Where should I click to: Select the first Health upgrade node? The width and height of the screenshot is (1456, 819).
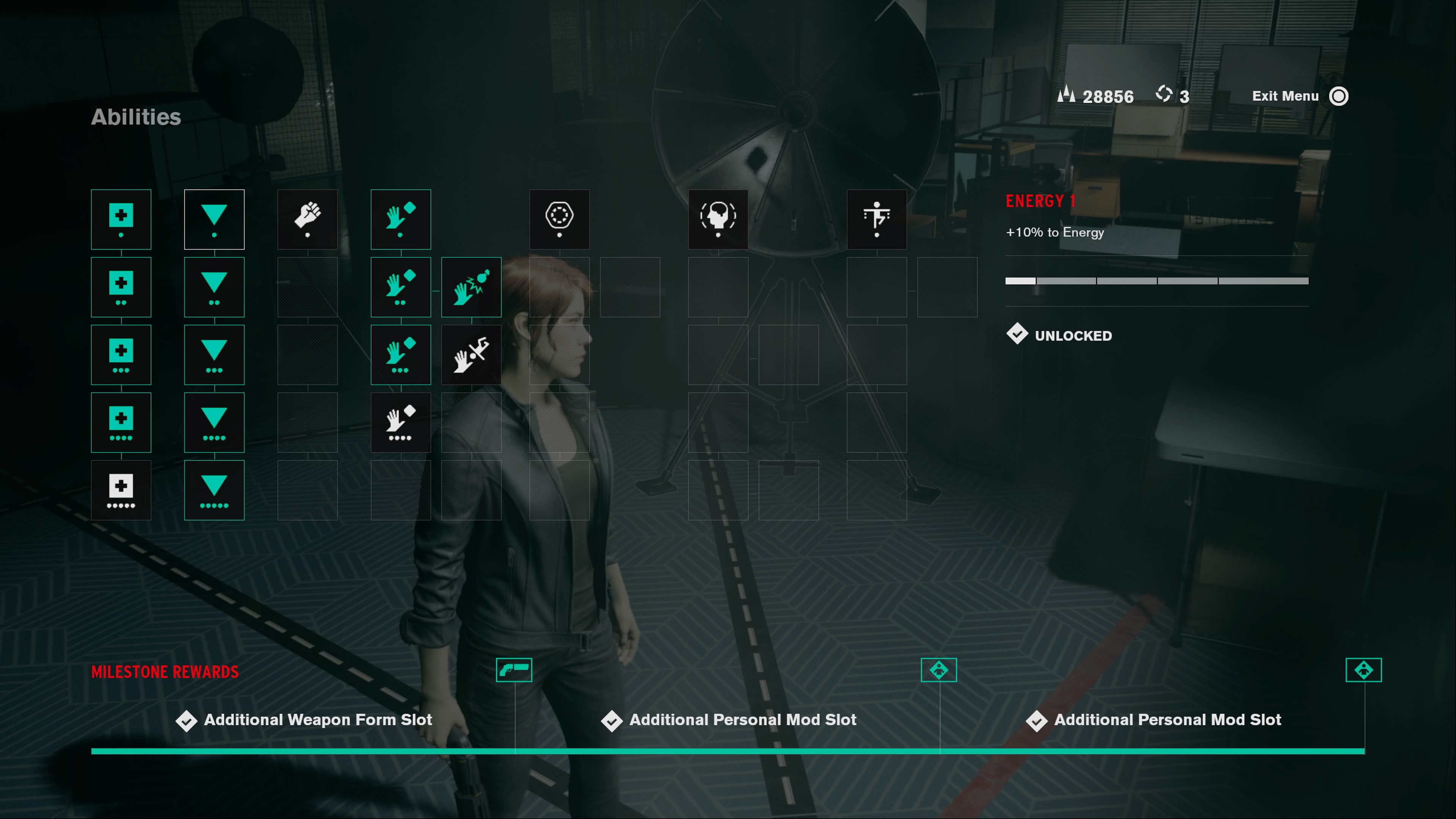tap(121, 219)
